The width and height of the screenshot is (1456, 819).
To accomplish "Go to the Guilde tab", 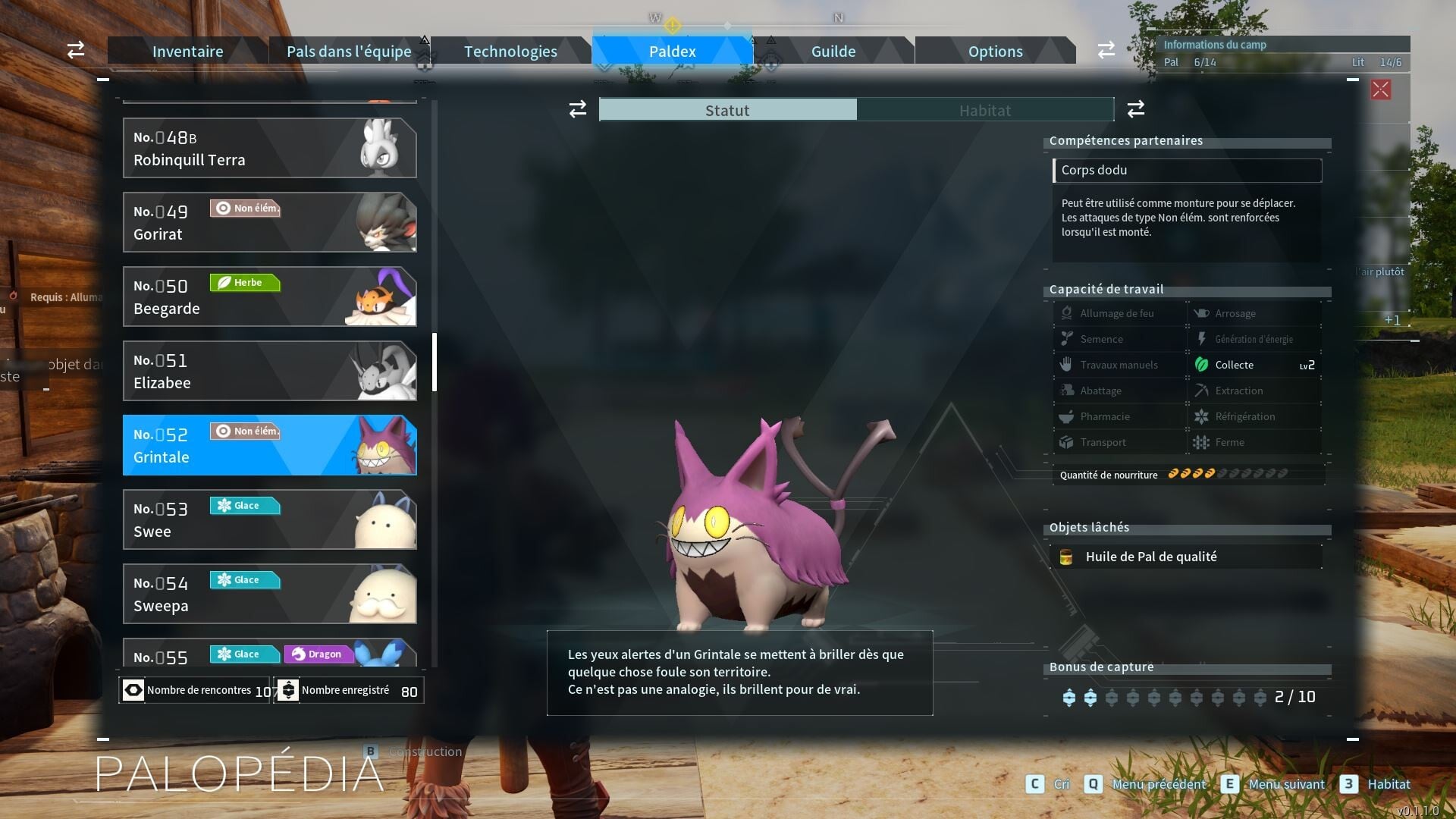I will click(x=833, y=52).
